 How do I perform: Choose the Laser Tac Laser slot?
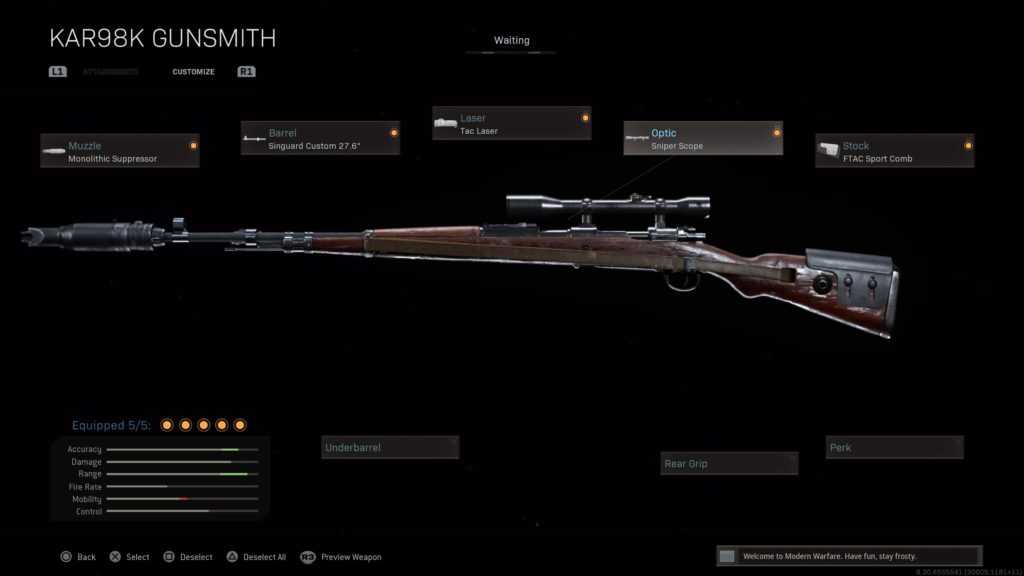[511, 123]
